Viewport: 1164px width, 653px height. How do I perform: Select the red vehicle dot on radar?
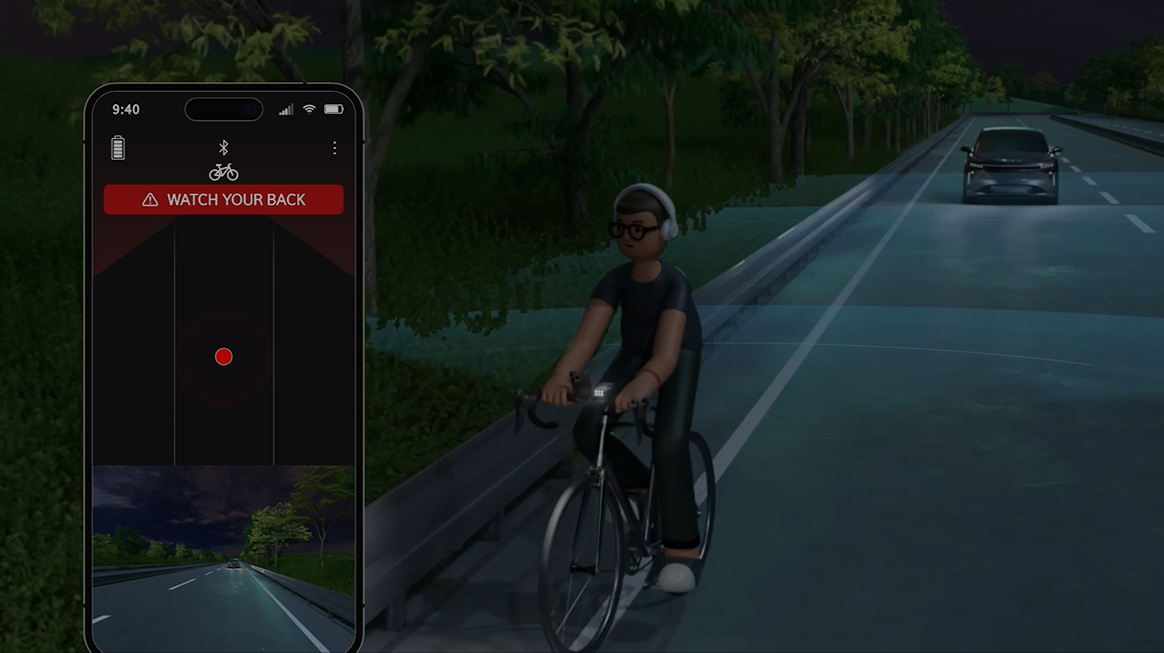pos(224,357)
